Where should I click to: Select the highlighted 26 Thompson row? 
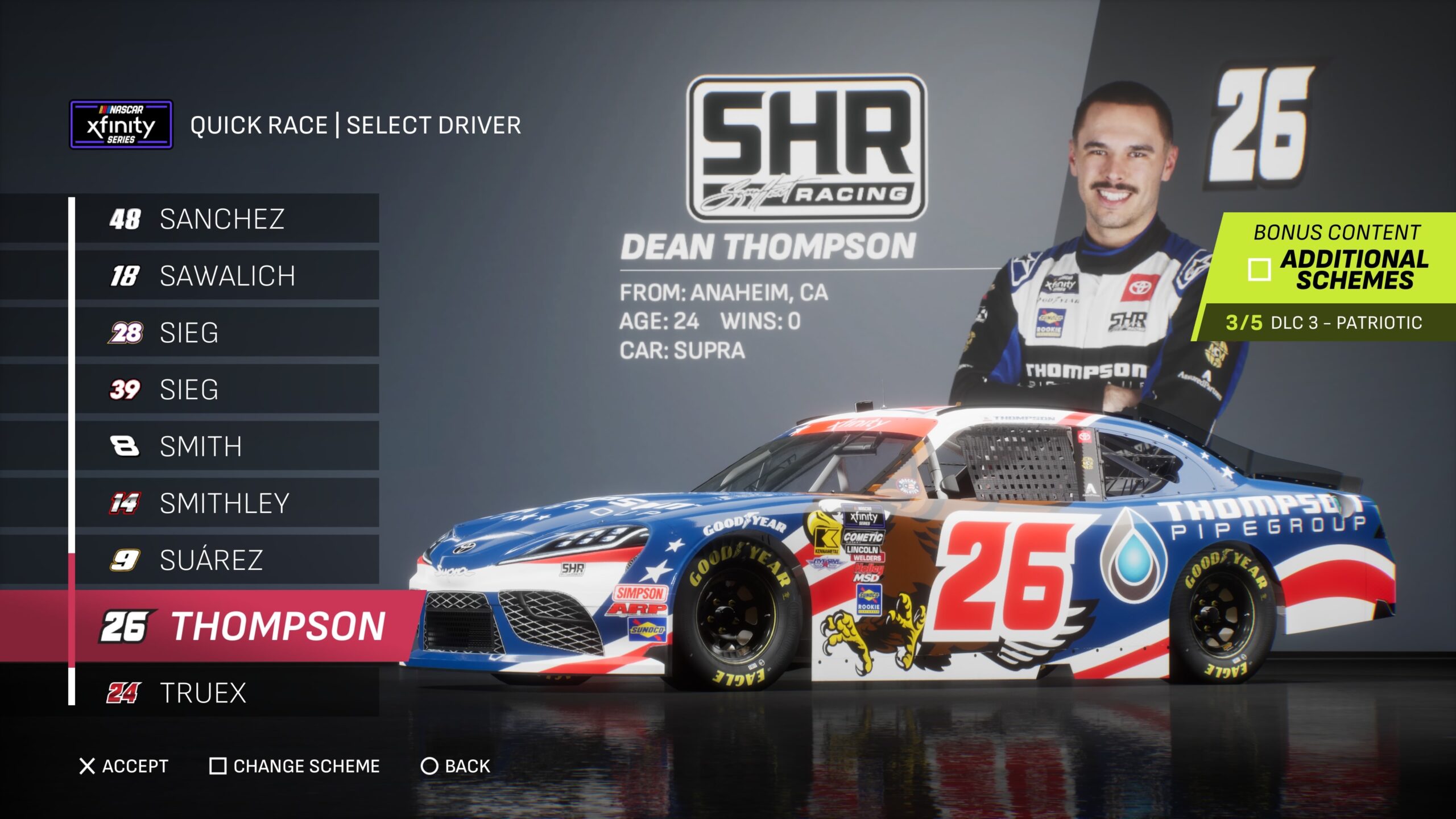tap(245, 626)
